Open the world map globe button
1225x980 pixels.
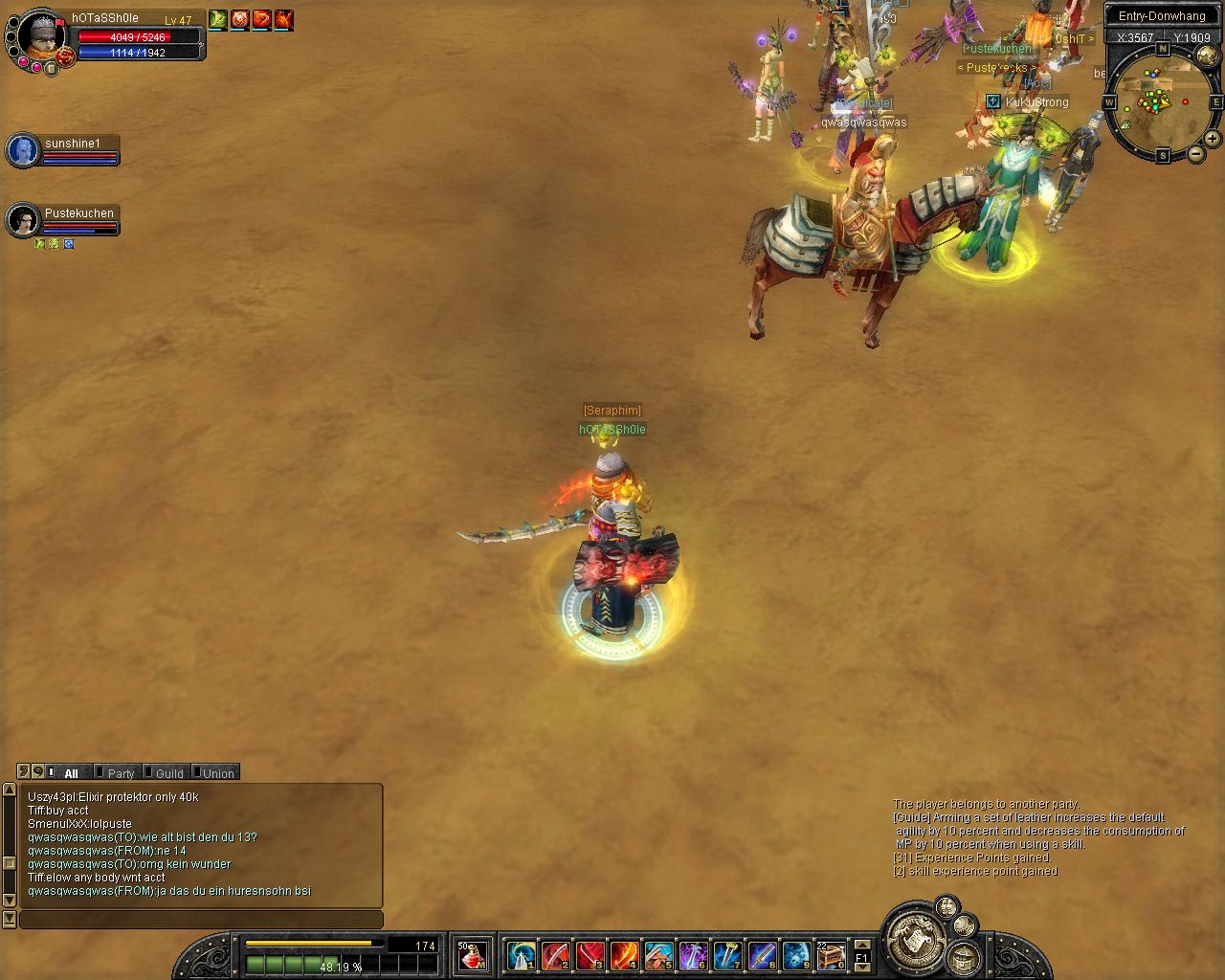pyautogui.click(x=1207, y=57)
